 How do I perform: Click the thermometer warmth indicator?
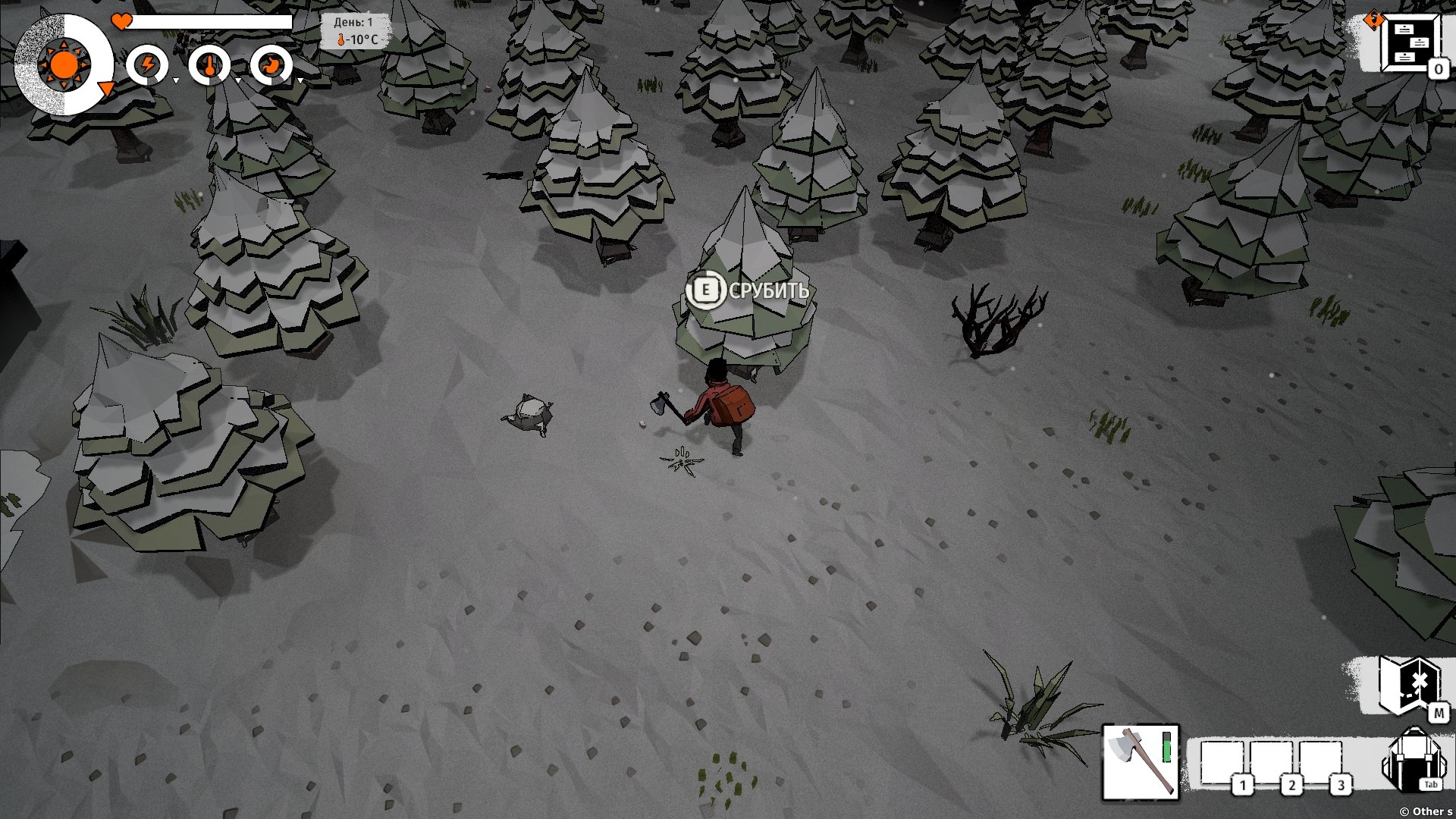pos(209,65)
